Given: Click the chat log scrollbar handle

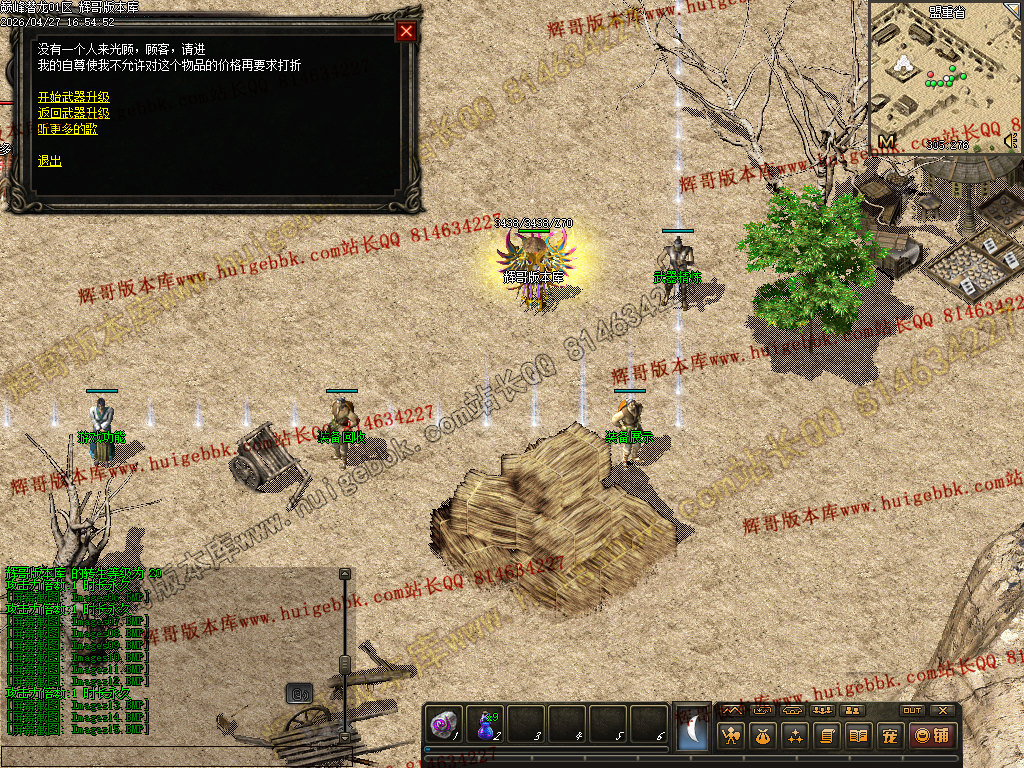Looking at the screenshot, I should coord(345,663).
